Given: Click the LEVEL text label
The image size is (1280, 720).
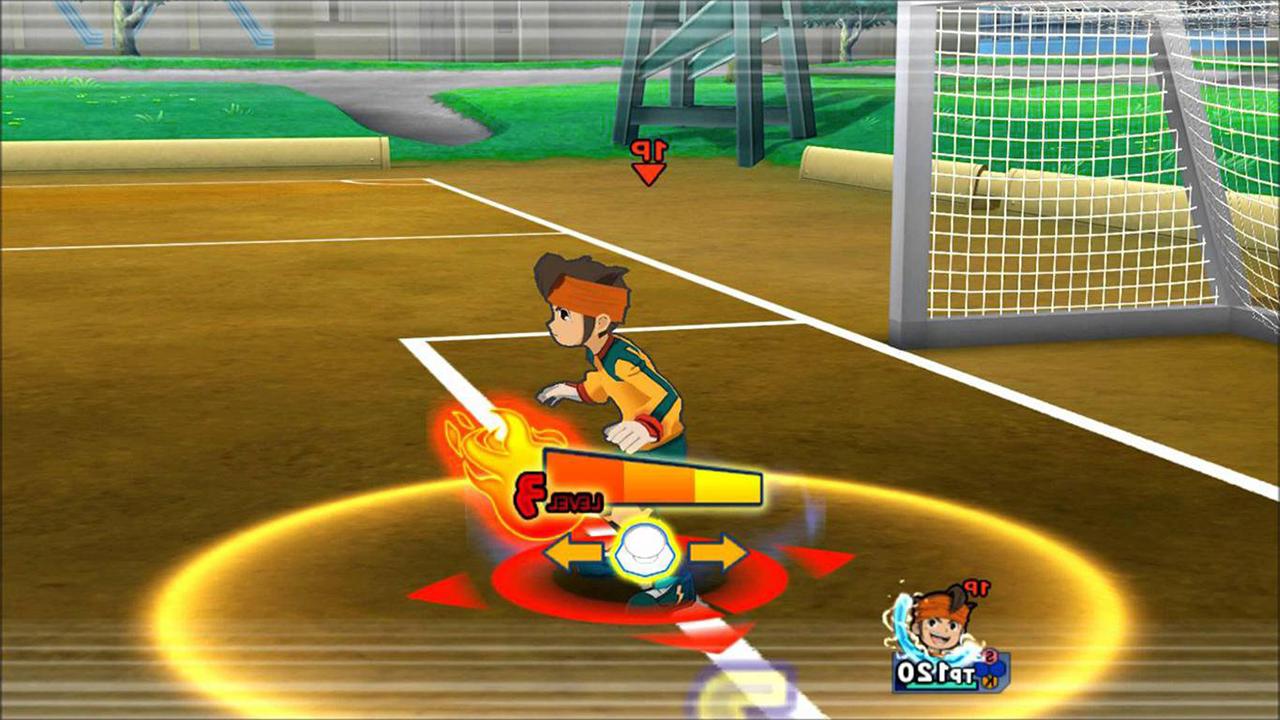Looking at the screenshot, I should click(x=575, y=500).
